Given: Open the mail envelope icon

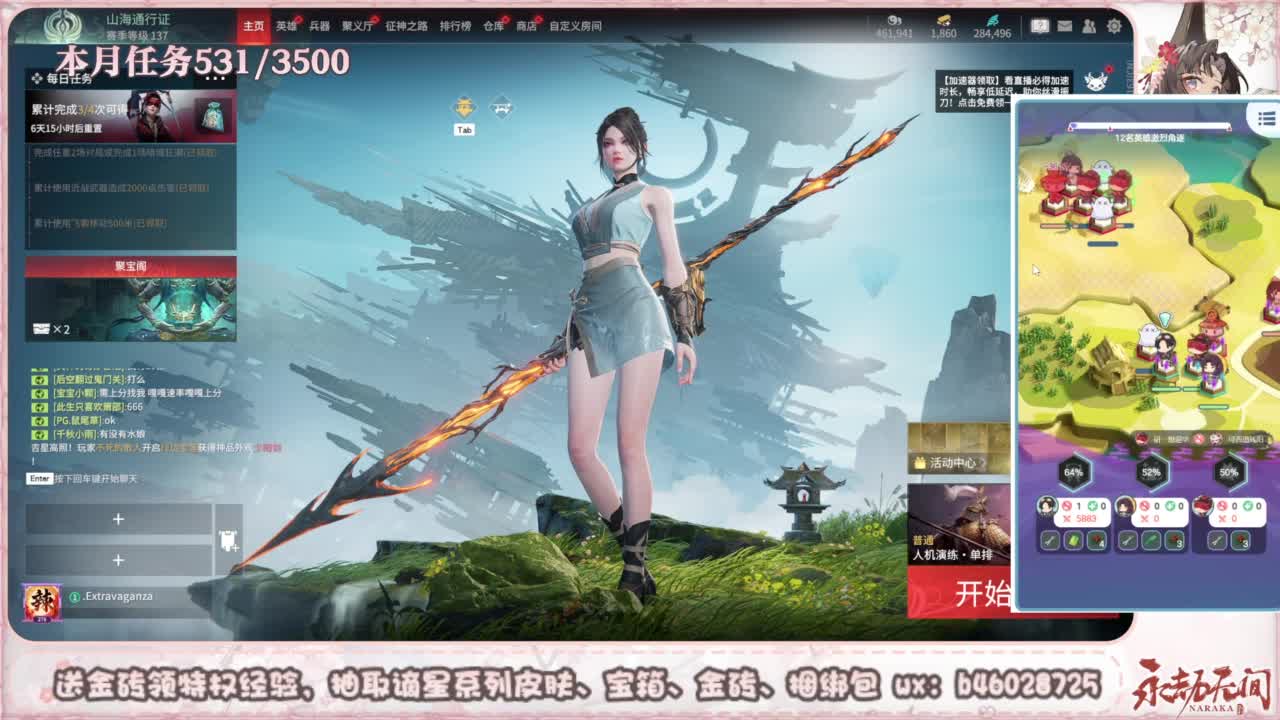Looking at the screenshot, I should point(1063,26).
